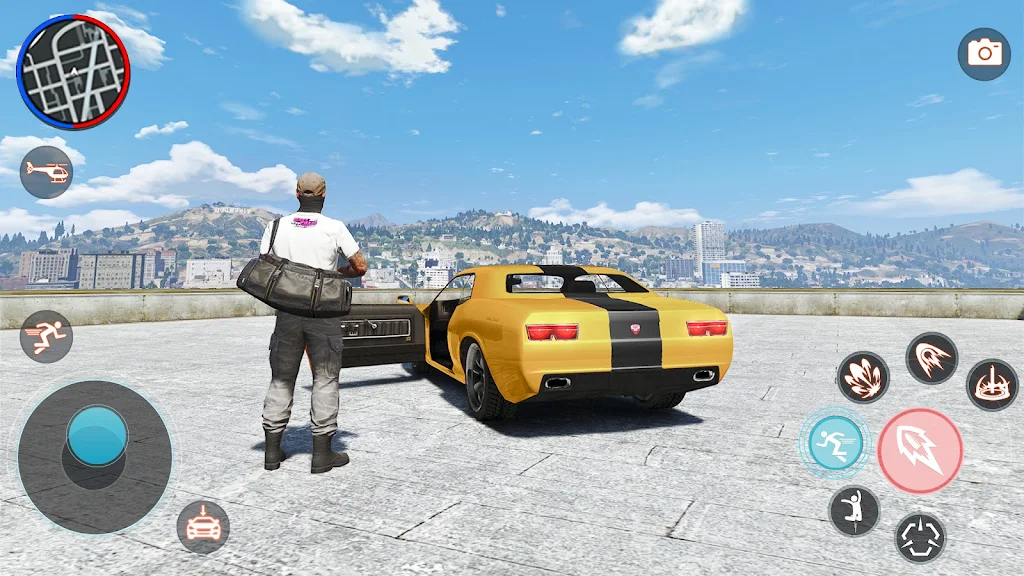
Task: Tap the blue running dash button
Action: (x=835, y=443)
